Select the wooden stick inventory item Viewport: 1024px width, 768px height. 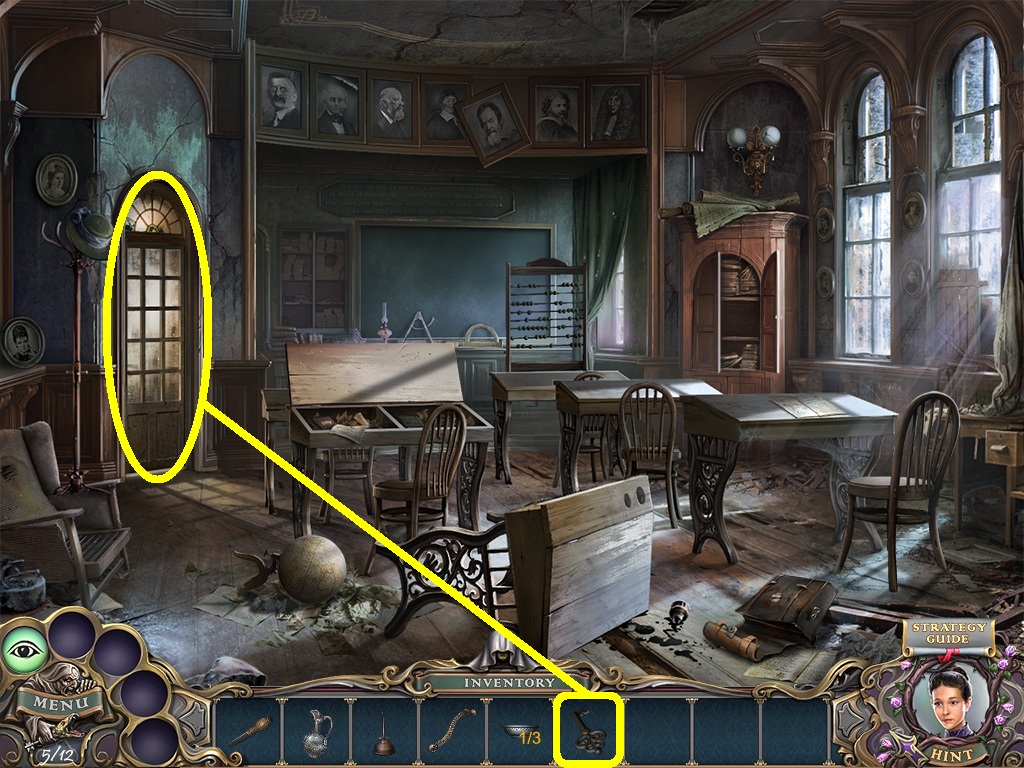point(250,731)
